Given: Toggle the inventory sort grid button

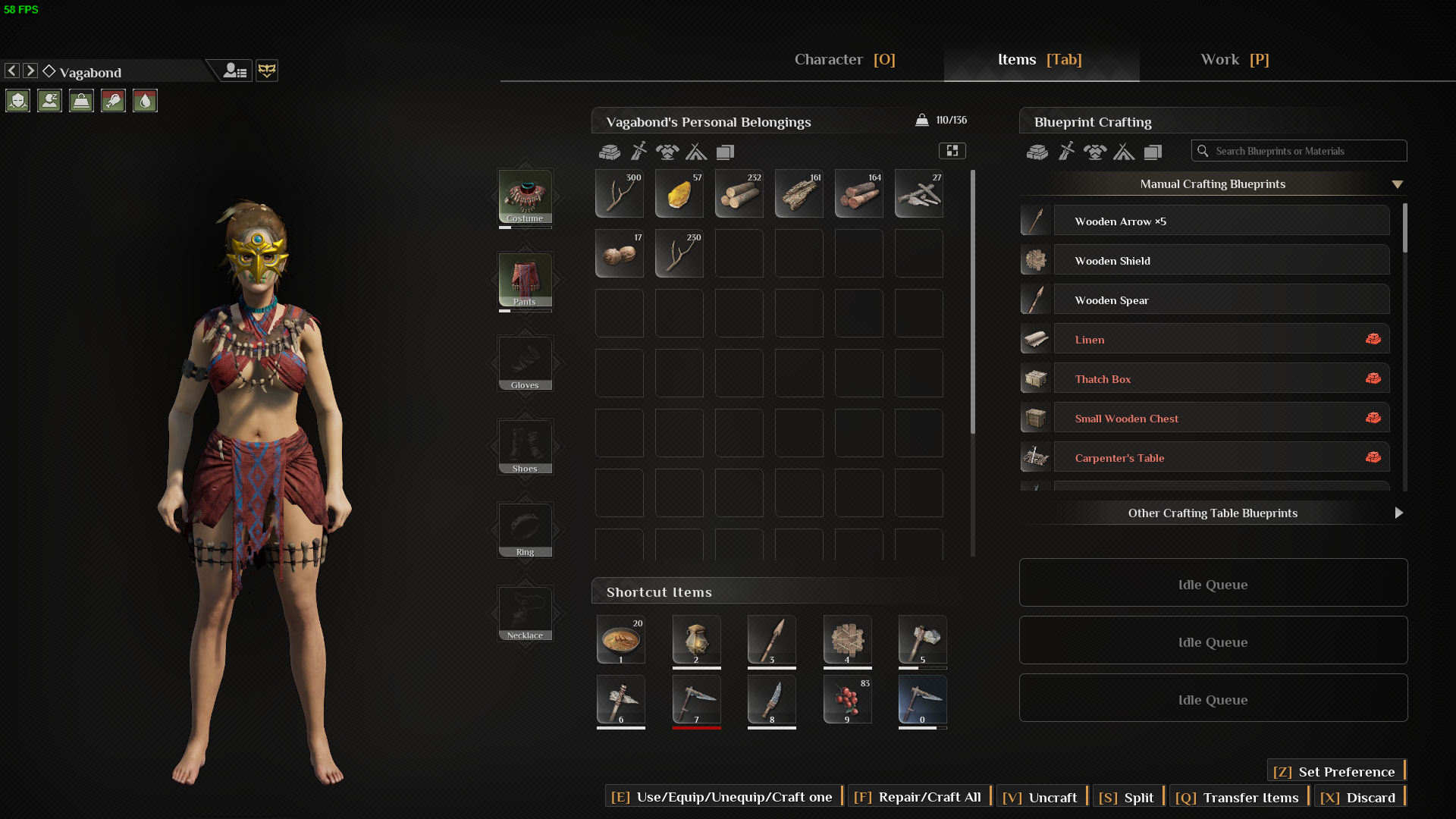Looking at the screenshot, I should [952, 151].
